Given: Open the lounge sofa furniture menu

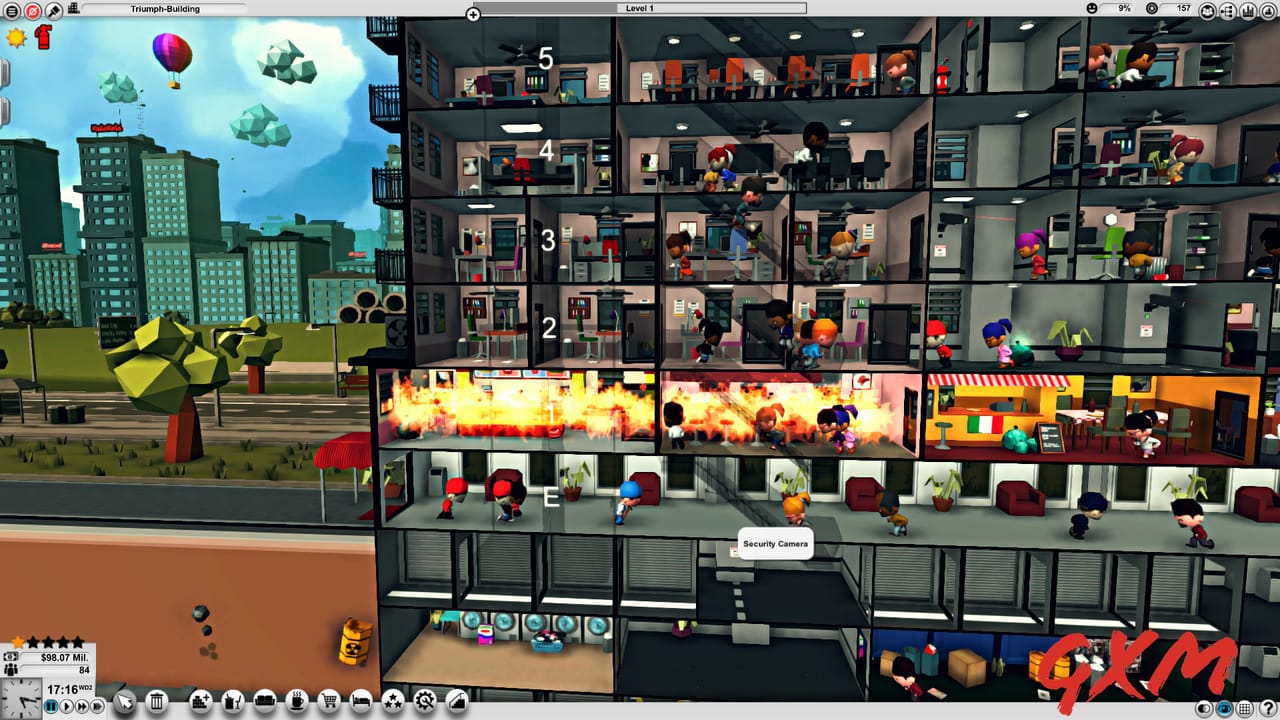Looking at the screenshot, I should 265,702.
